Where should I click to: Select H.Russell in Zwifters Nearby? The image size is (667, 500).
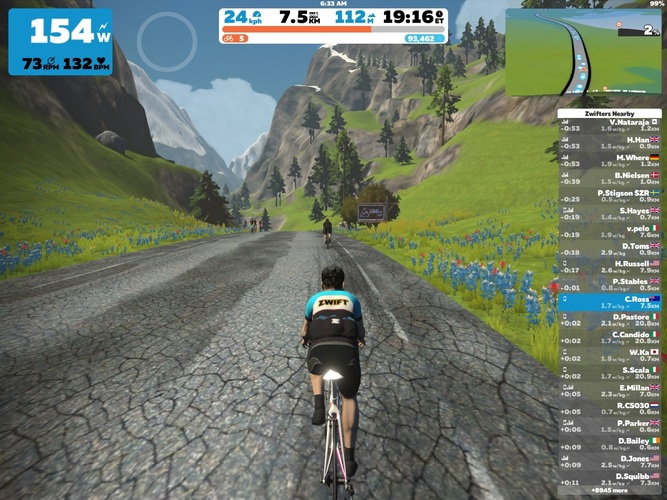pyautogui.click(x=611, y=266)
